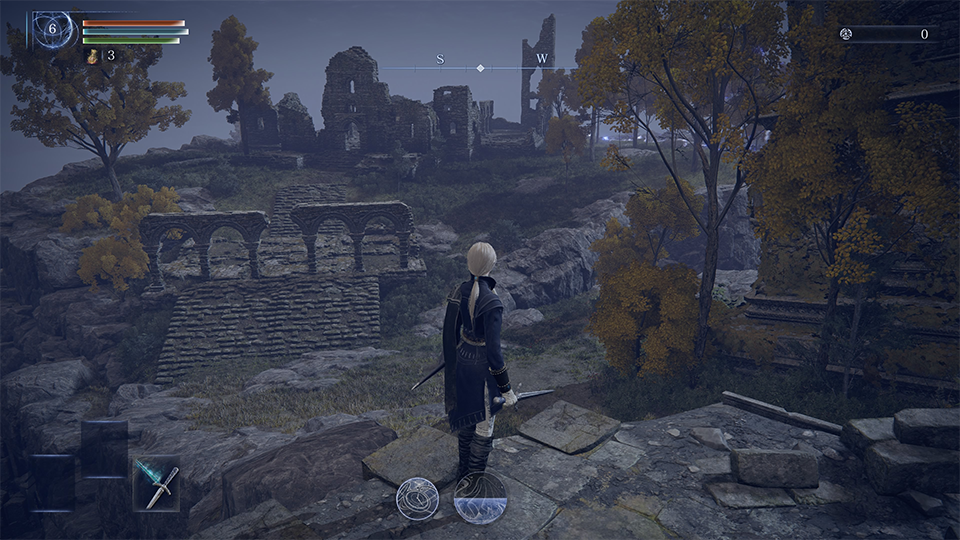This screenshot has width=960, height=540.
Task: Activate the swirling circular skill orb
Action: pos(417,498)
